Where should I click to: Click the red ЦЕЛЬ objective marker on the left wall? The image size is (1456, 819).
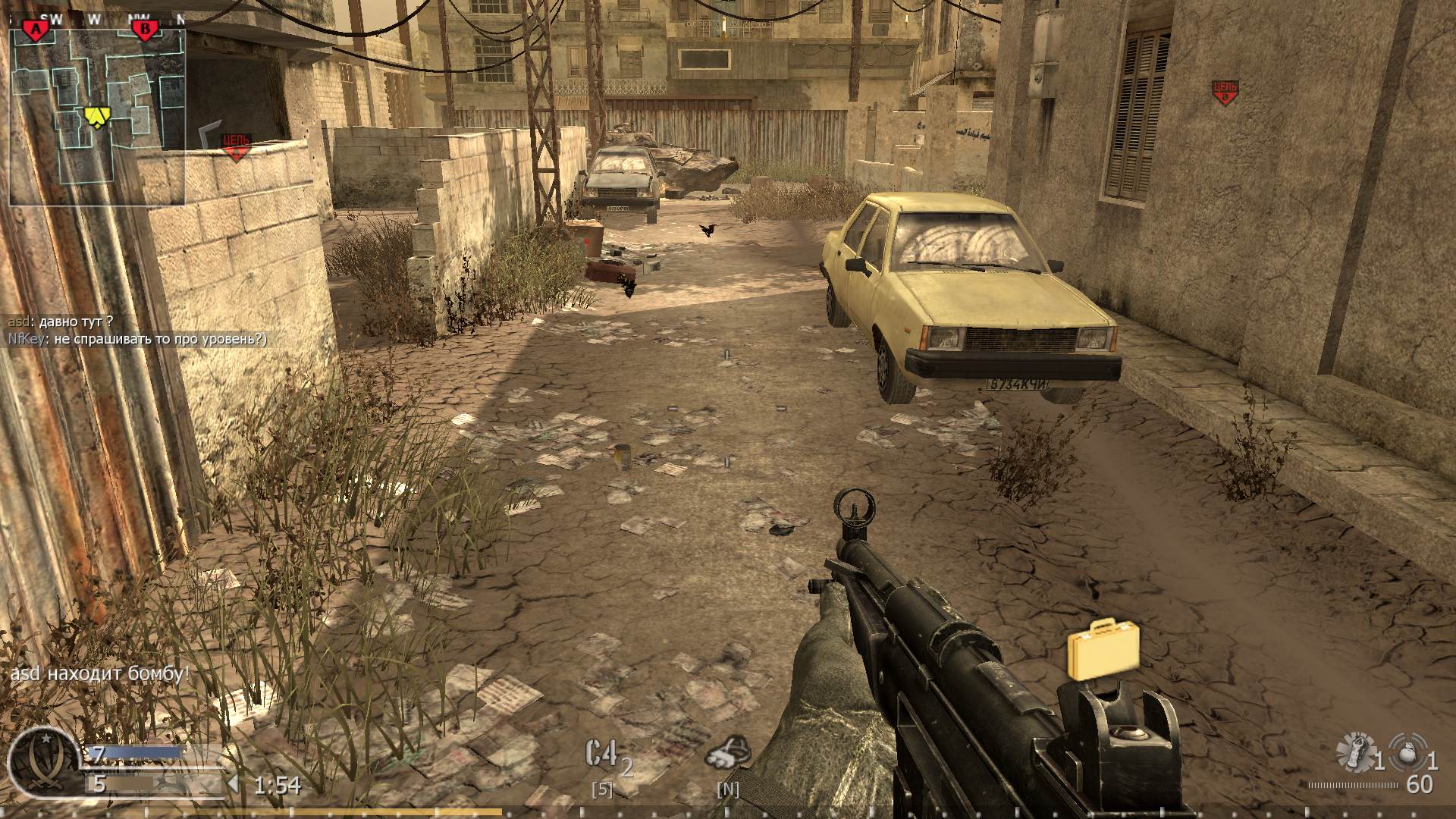click(x=237, y=145)
